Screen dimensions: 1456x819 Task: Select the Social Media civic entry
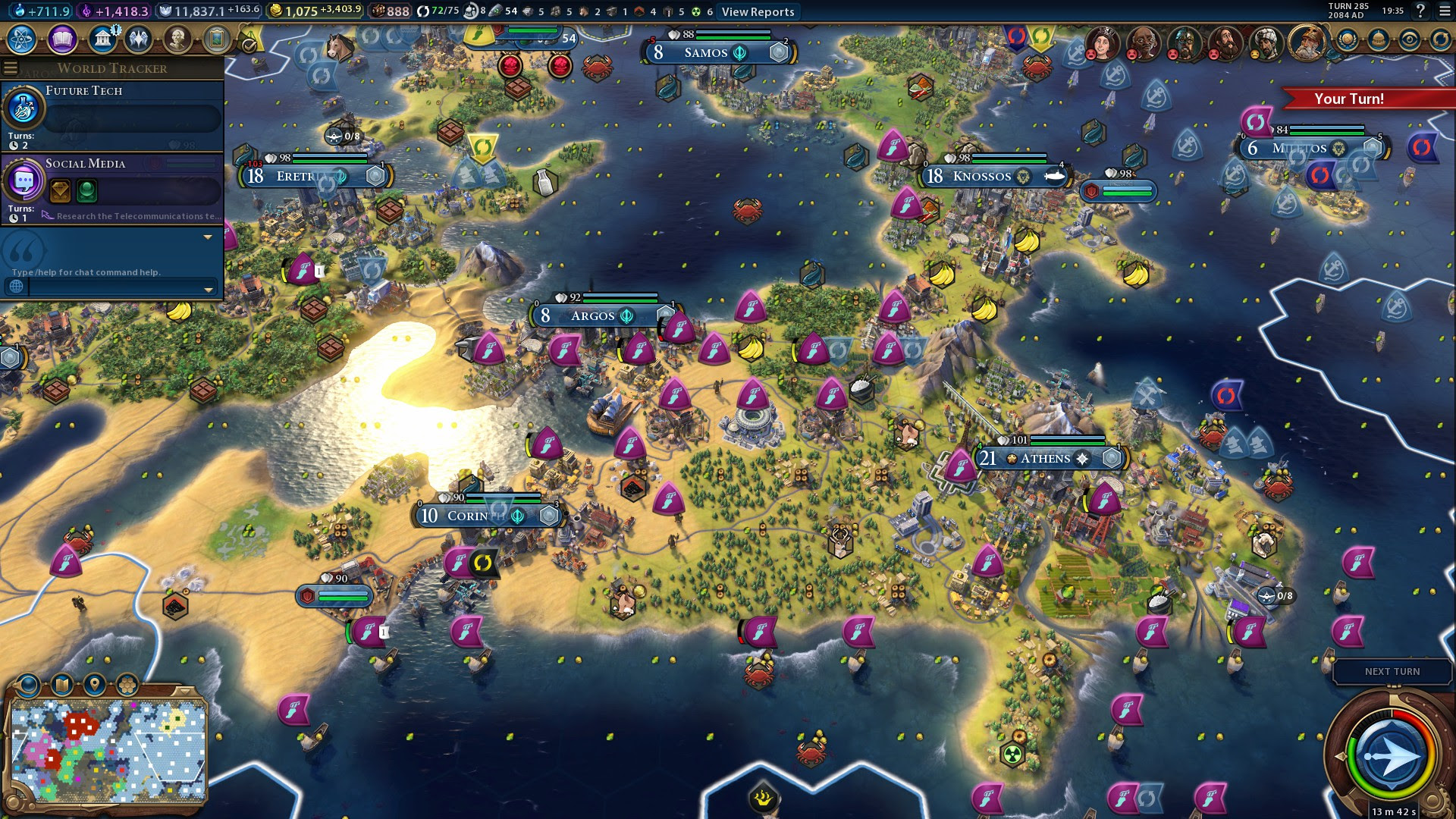pyautogui.click(x=114, y=187)
